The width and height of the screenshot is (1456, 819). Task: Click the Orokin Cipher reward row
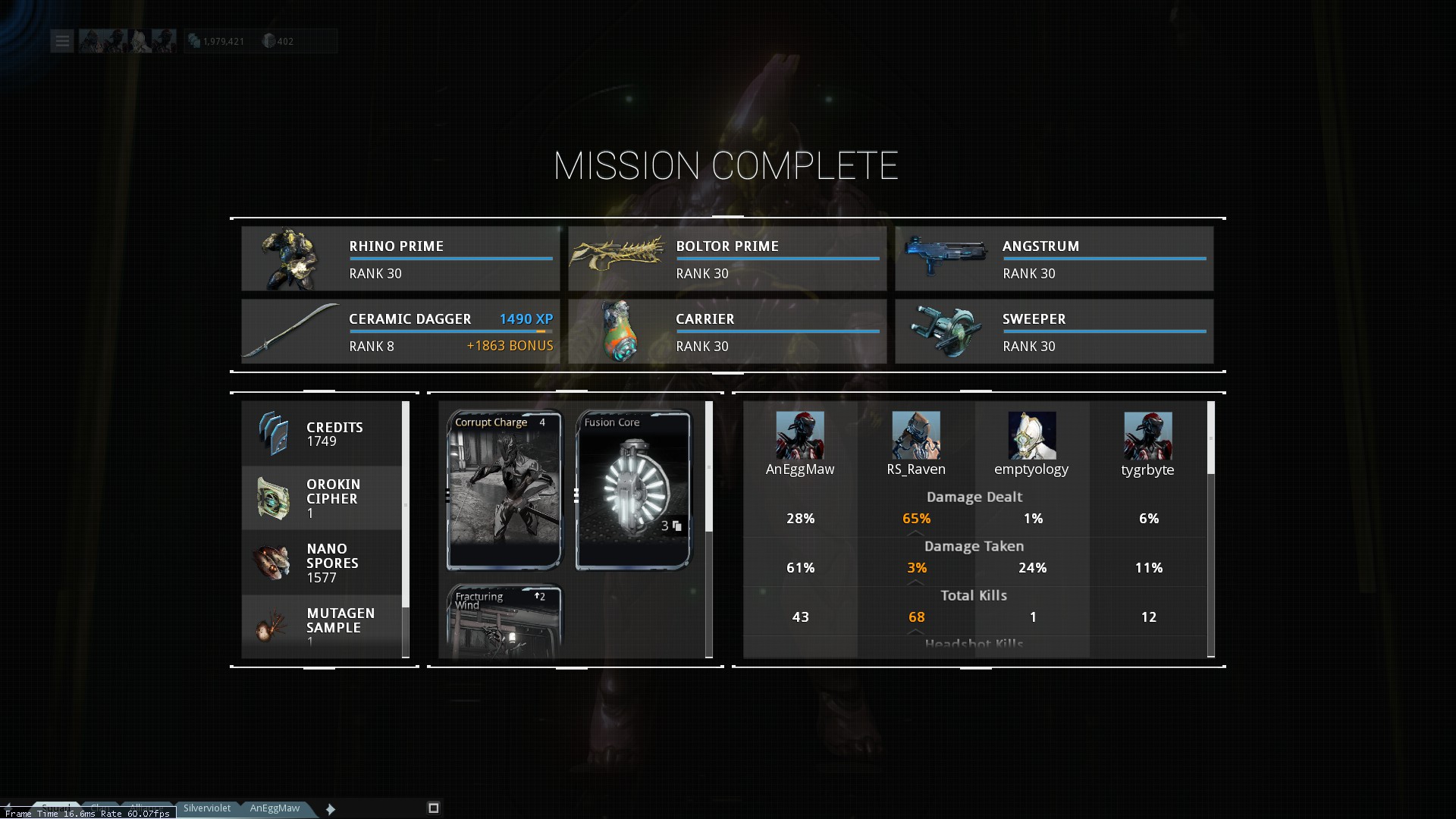[x=322, y=498]
